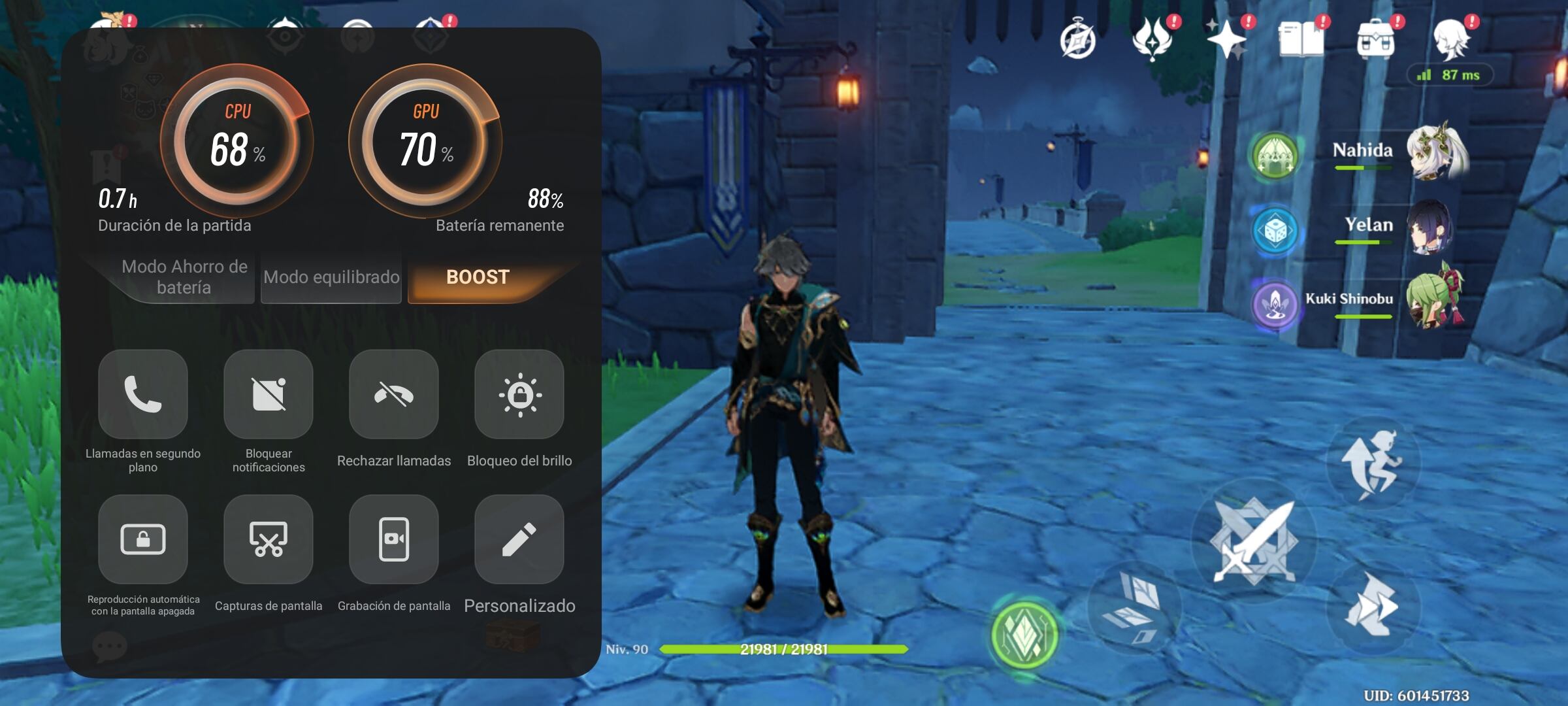Image resolution: width=1568 pixels, height=706 pixels.
Task: Activate the green elemental burst icon
Action: (1024, 632)
